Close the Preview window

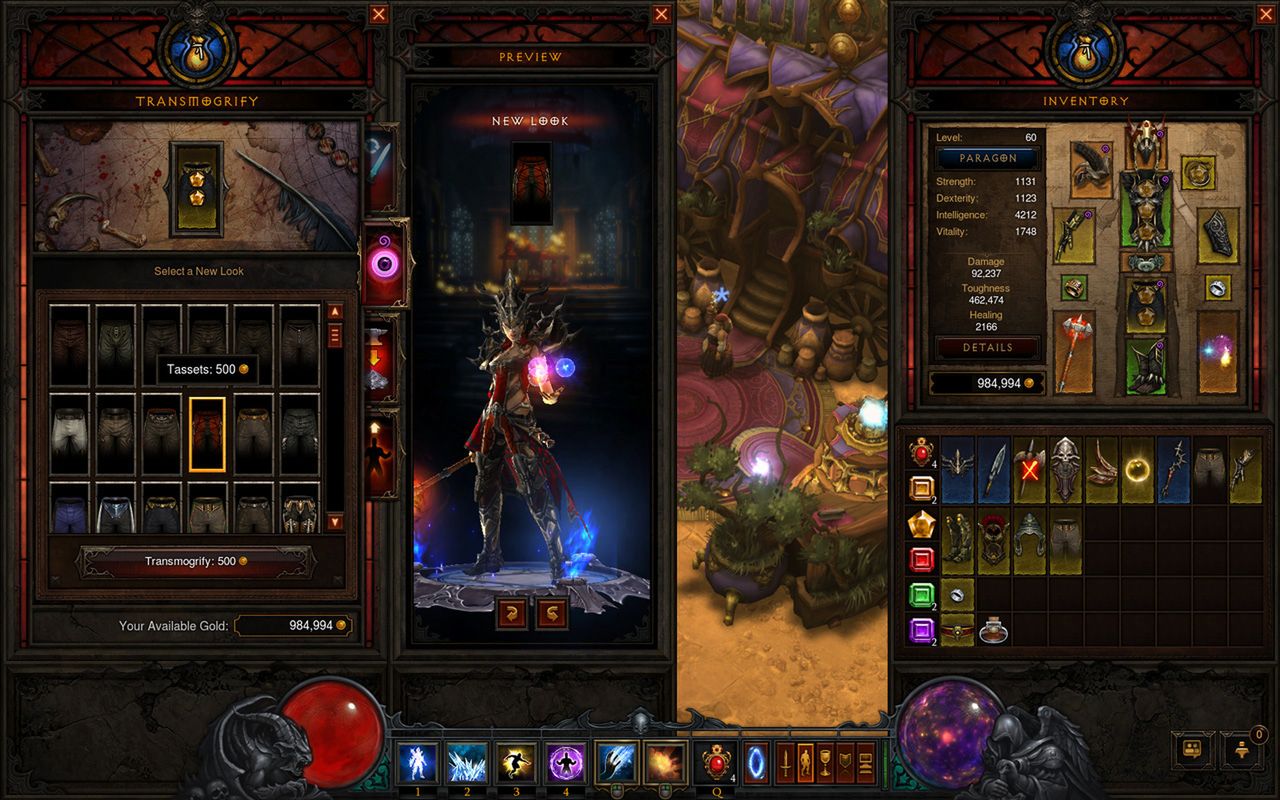[661, 14]
